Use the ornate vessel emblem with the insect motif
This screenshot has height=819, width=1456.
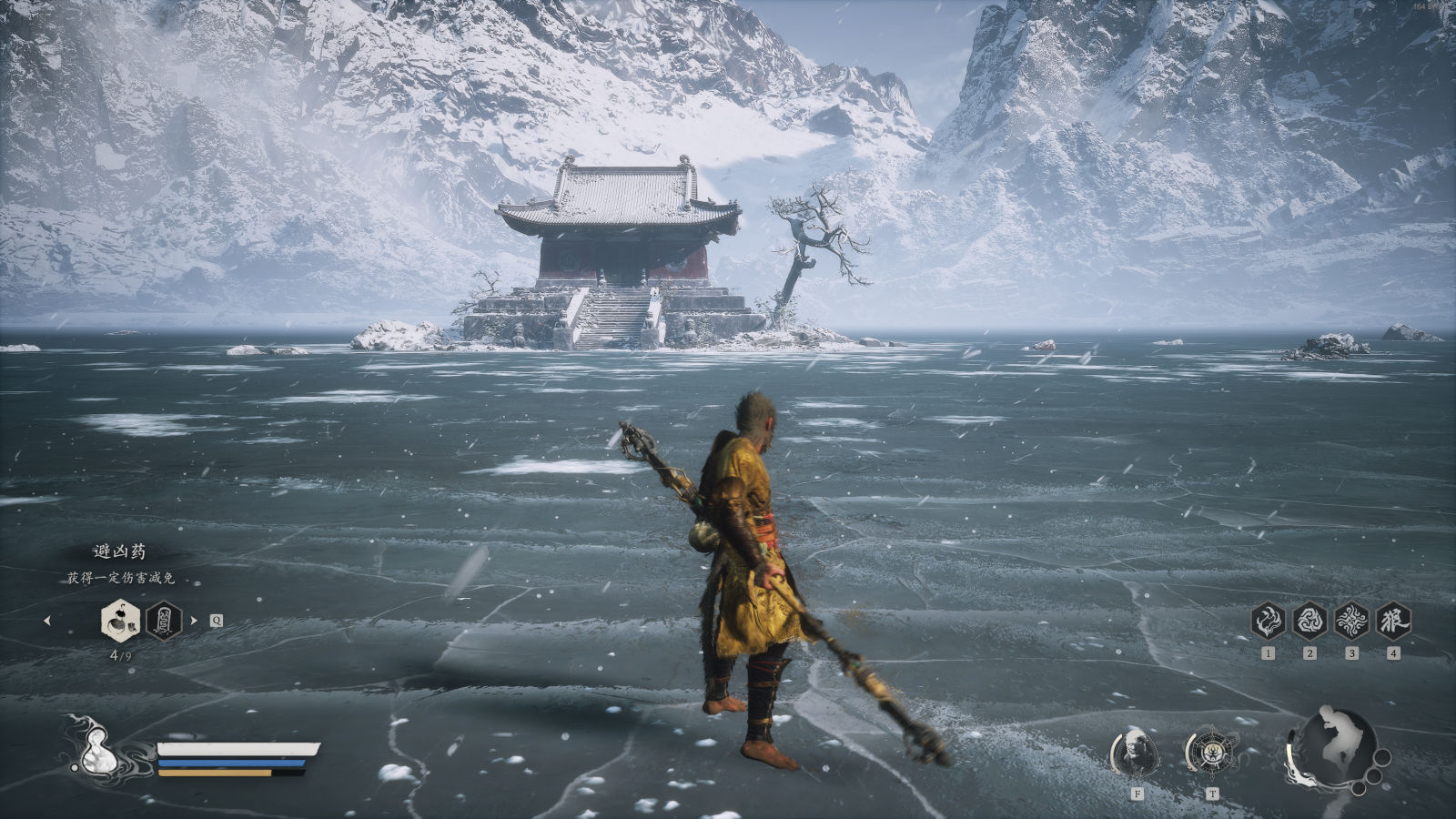1211,752
